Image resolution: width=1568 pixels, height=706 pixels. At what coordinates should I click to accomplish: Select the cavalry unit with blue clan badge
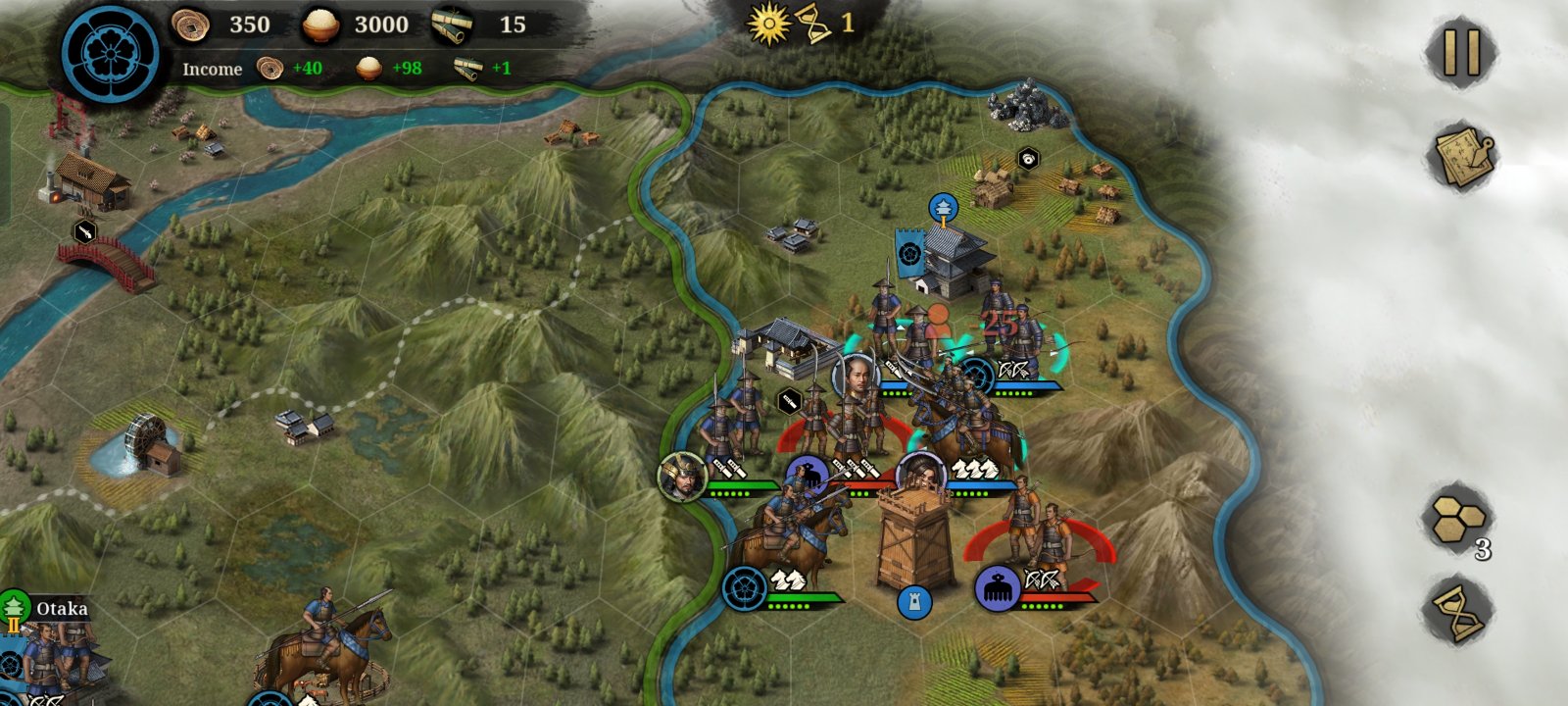745,587
